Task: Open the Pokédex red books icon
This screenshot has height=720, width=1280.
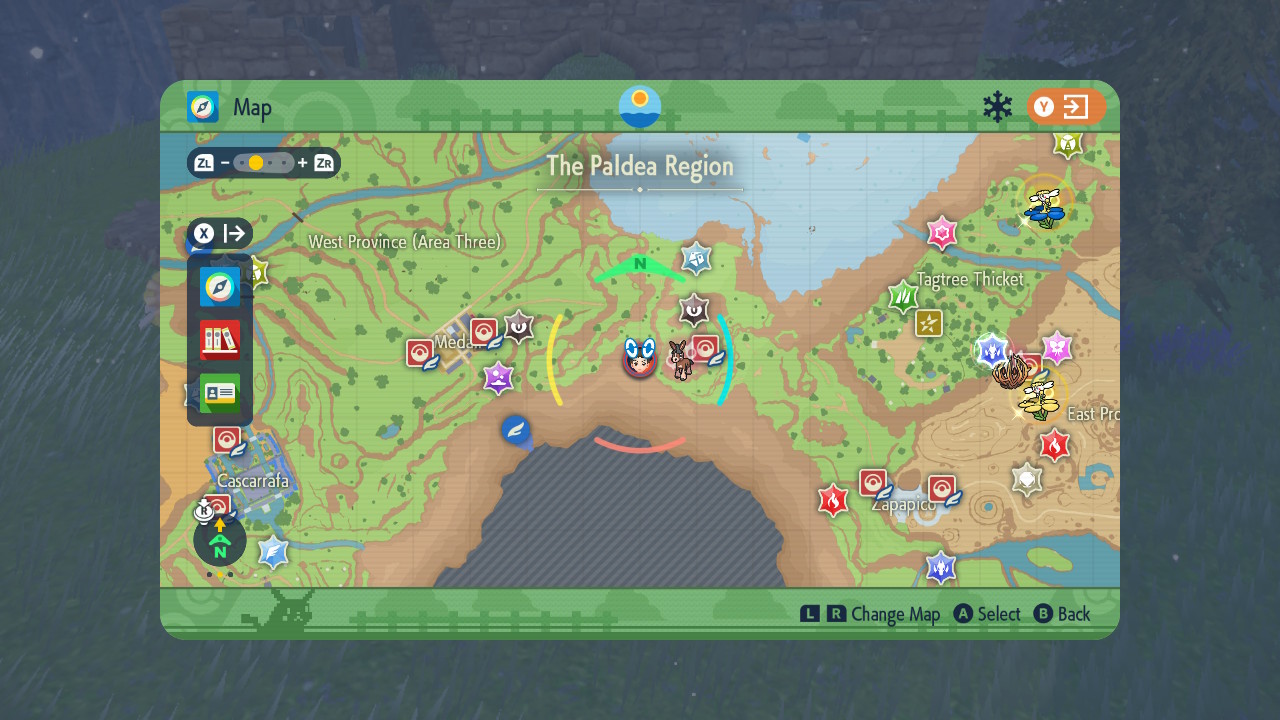Action: 219,340
